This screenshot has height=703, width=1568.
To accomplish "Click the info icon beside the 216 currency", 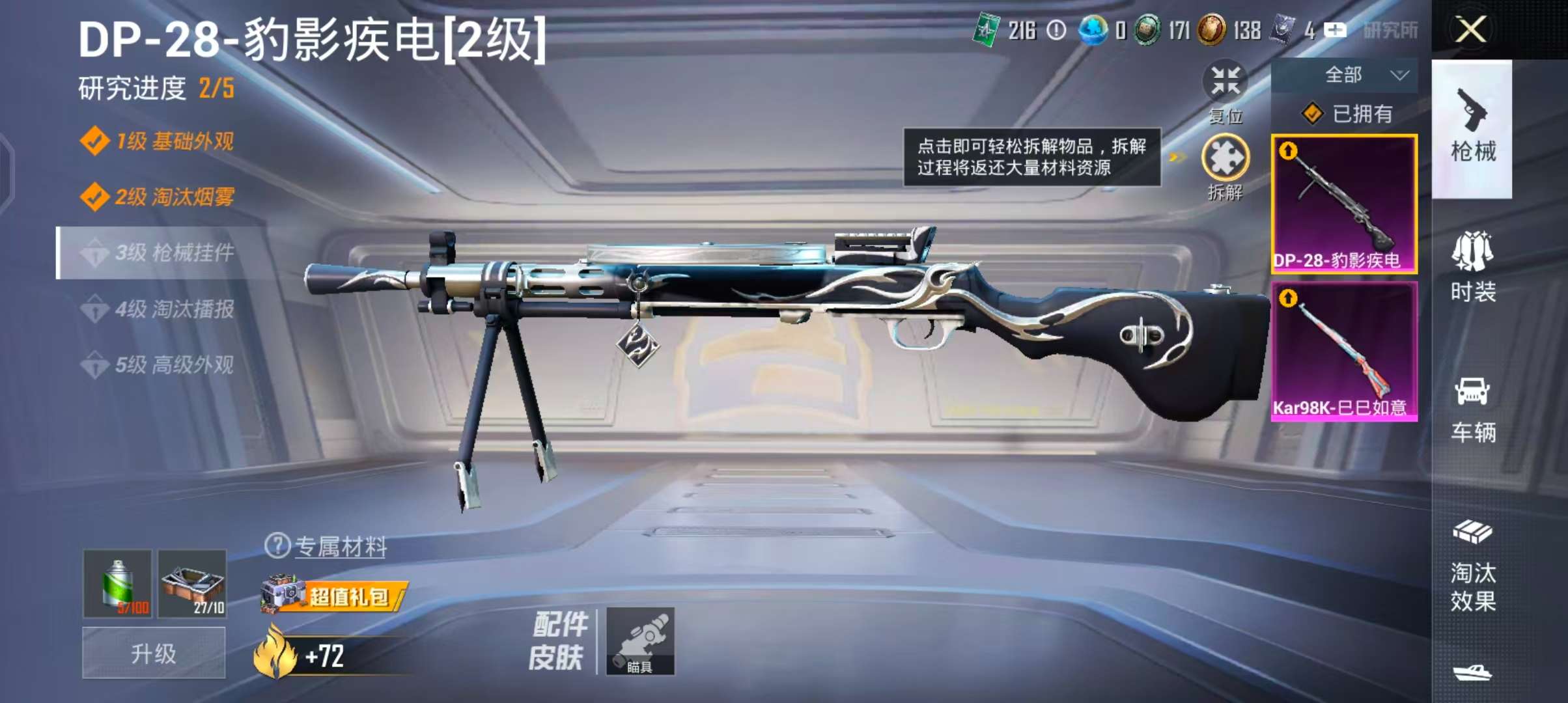I will (x=1056, y=29).
